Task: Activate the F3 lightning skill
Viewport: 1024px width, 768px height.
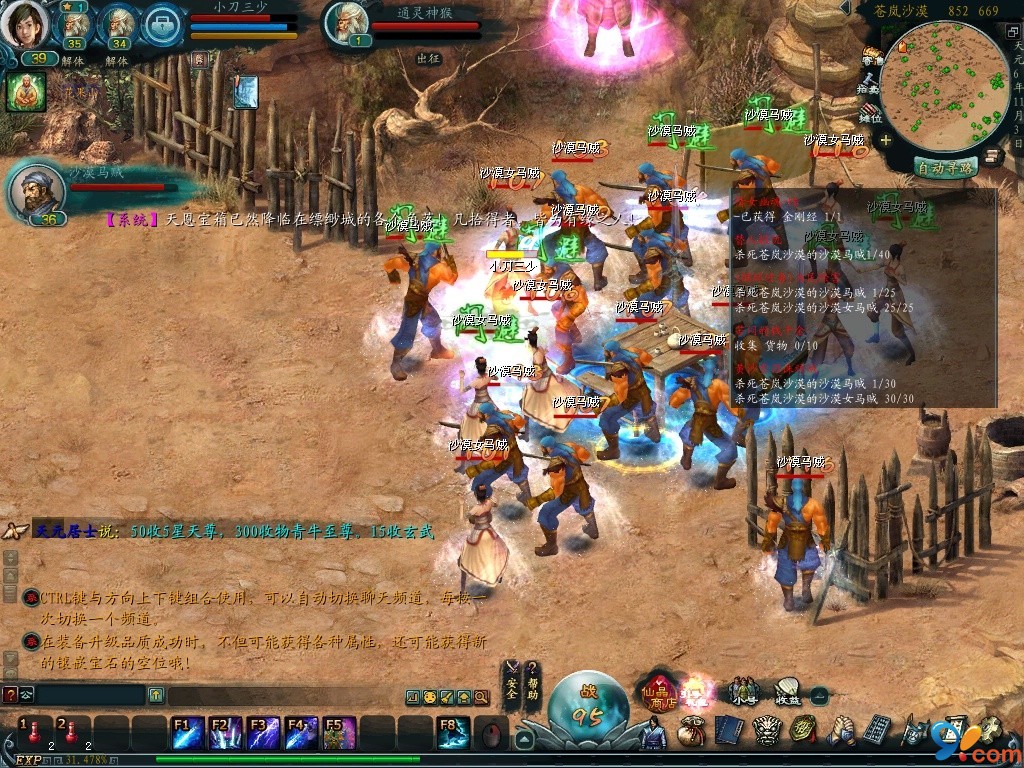Action: pyautogui.click(x=264, y=733)
